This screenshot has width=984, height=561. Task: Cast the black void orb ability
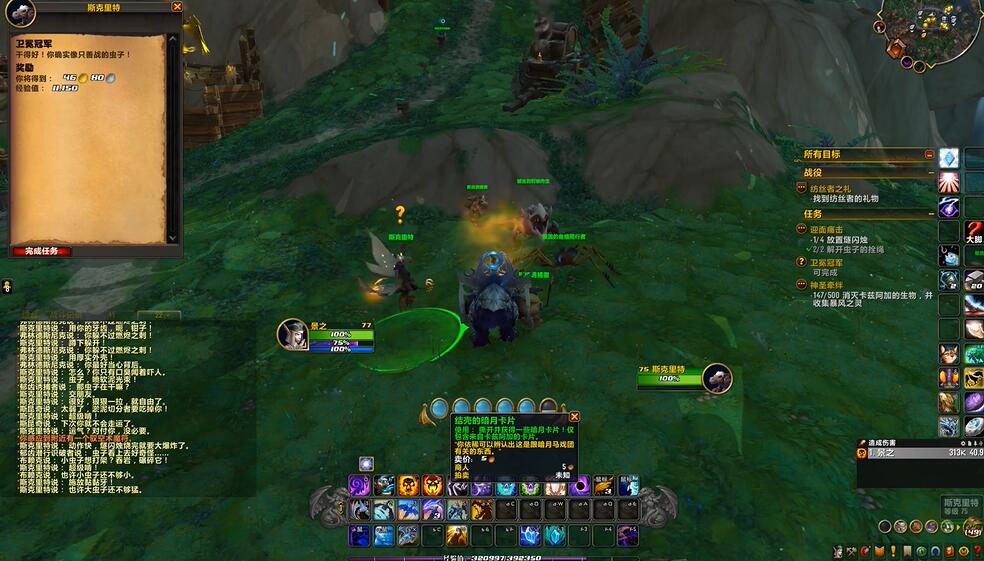tap(579, 486)
